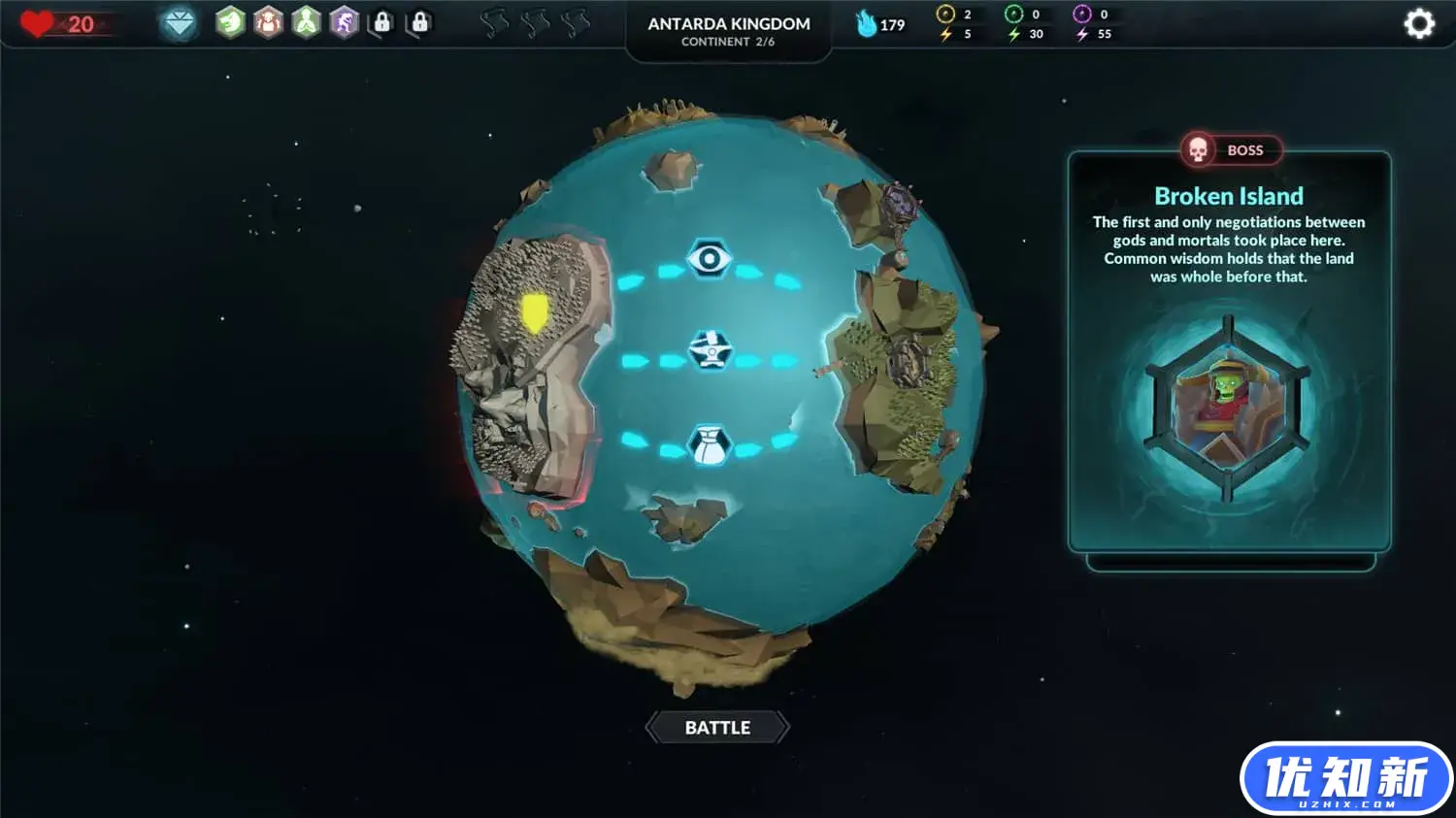Choose the anvil forge path node
This screenshot has height=818, width=1456.
(x=710, y=350)
